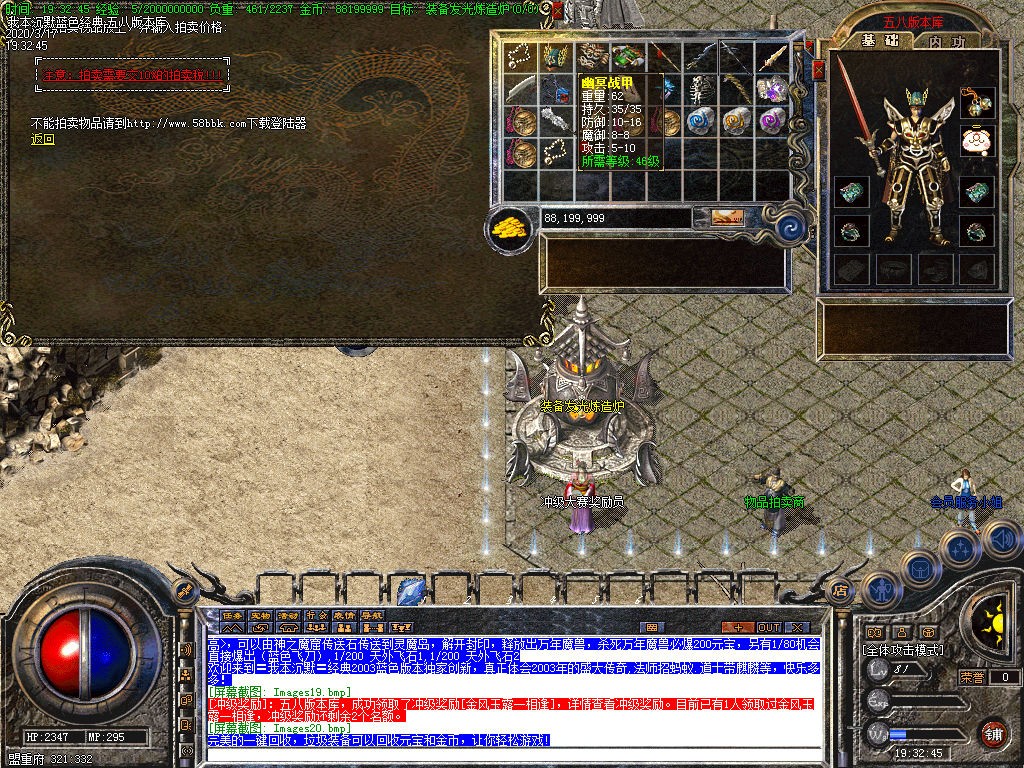Close the inventory bag window
The image size is (1024, 768).
pyautogui.click(x=818, y=69)
